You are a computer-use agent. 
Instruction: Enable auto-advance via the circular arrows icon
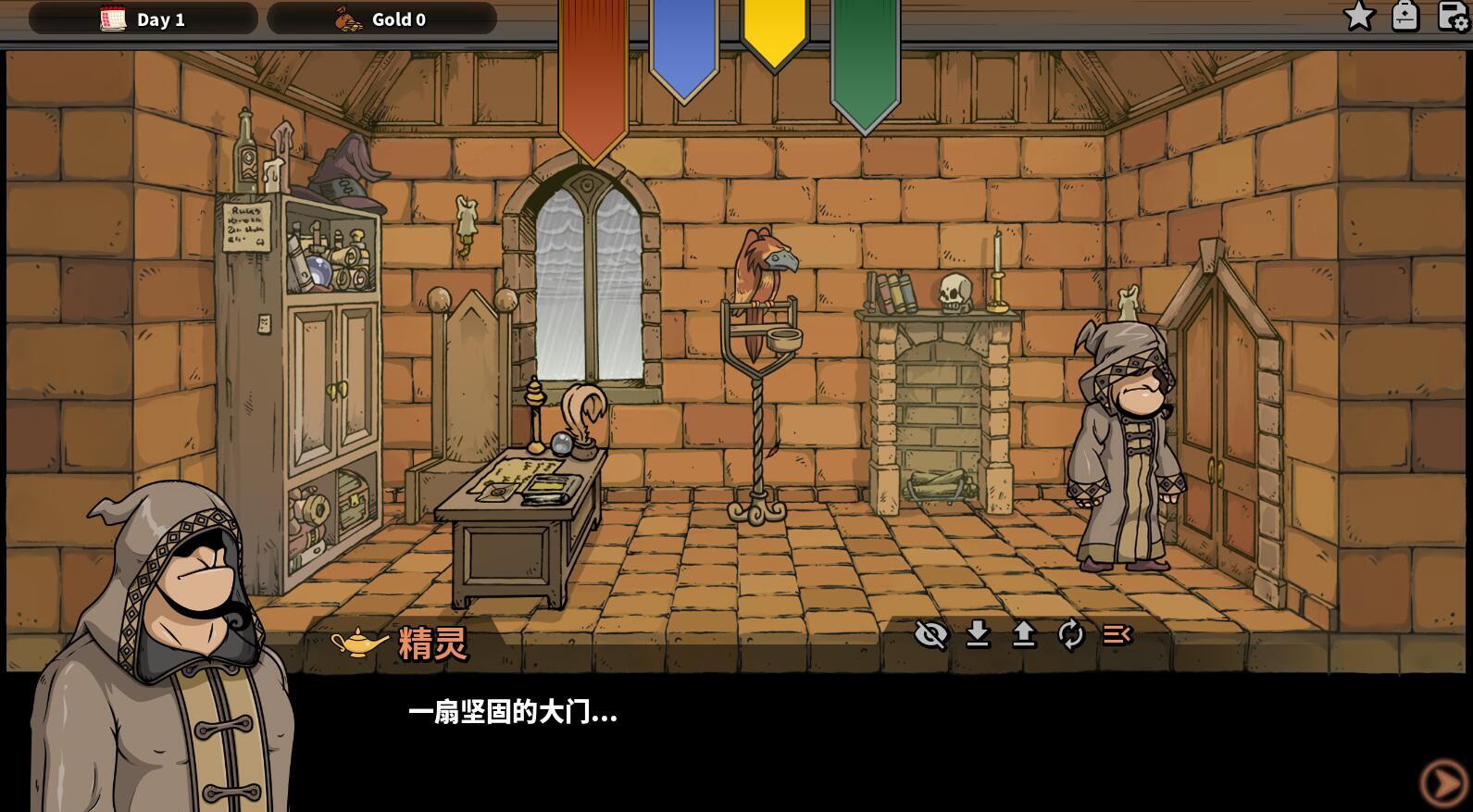tap(1069, 636)
